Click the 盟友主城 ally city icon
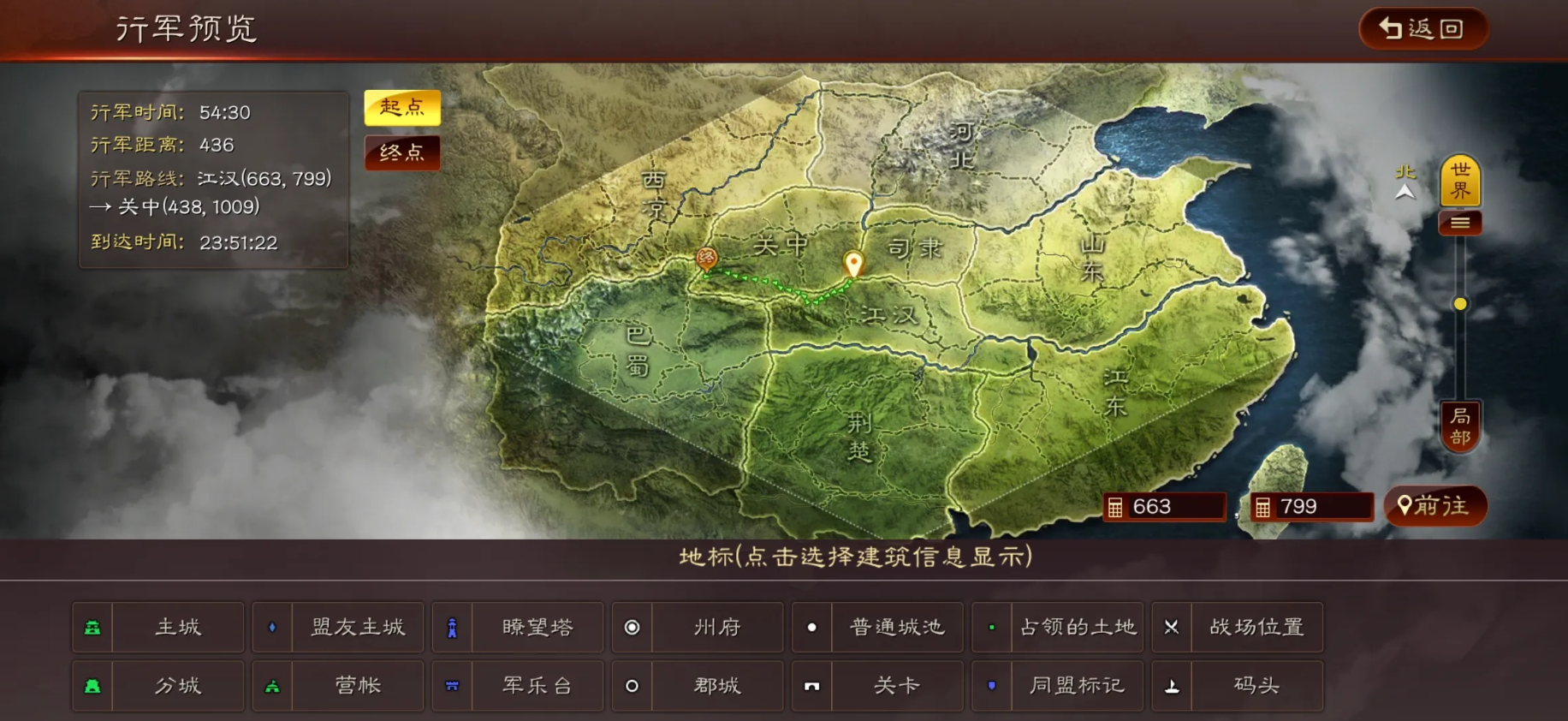This screenshot has height=721, width=1568. 272,627
